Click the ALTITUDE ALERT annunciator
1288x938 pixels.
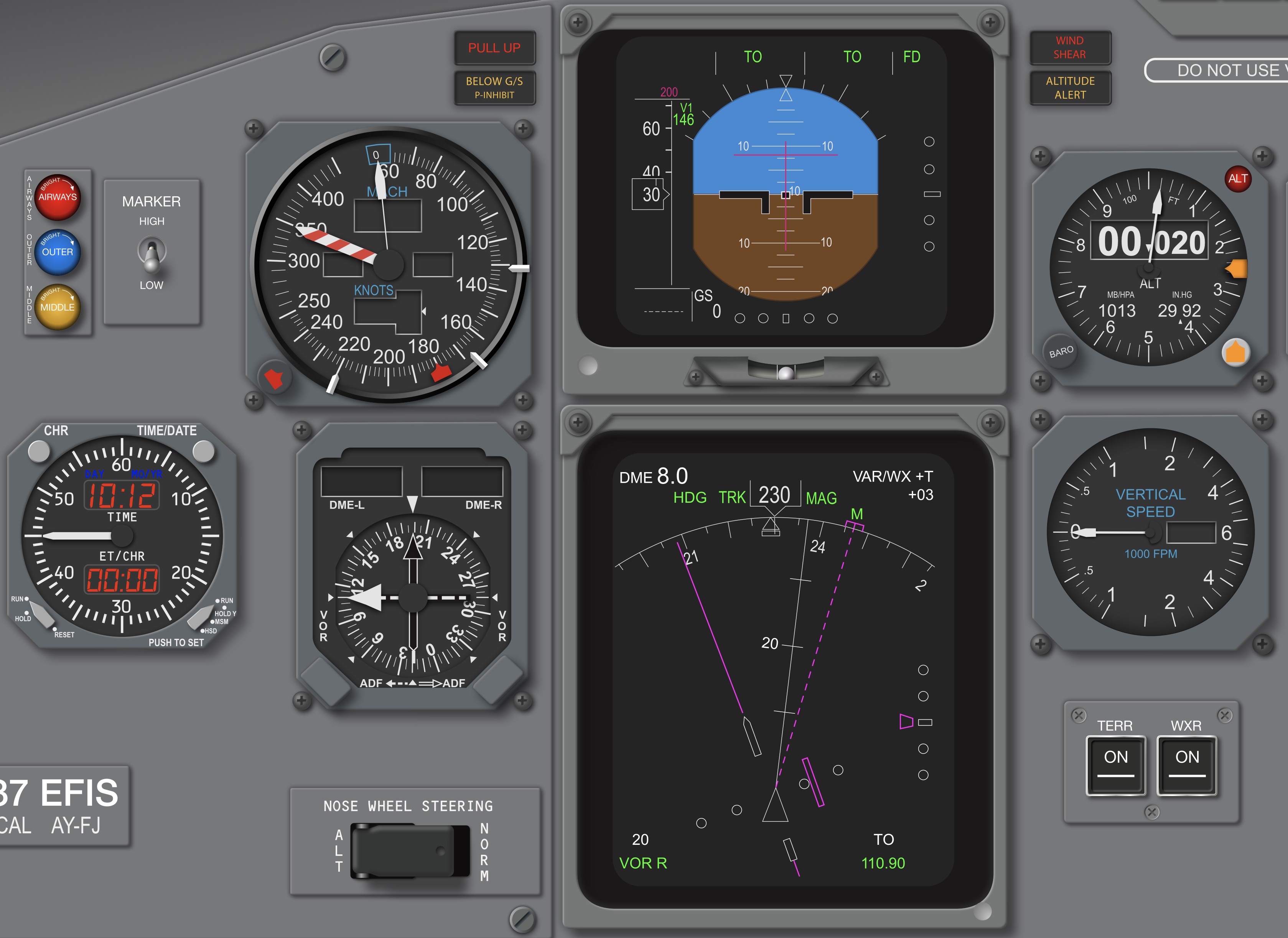pos(1070,88)
